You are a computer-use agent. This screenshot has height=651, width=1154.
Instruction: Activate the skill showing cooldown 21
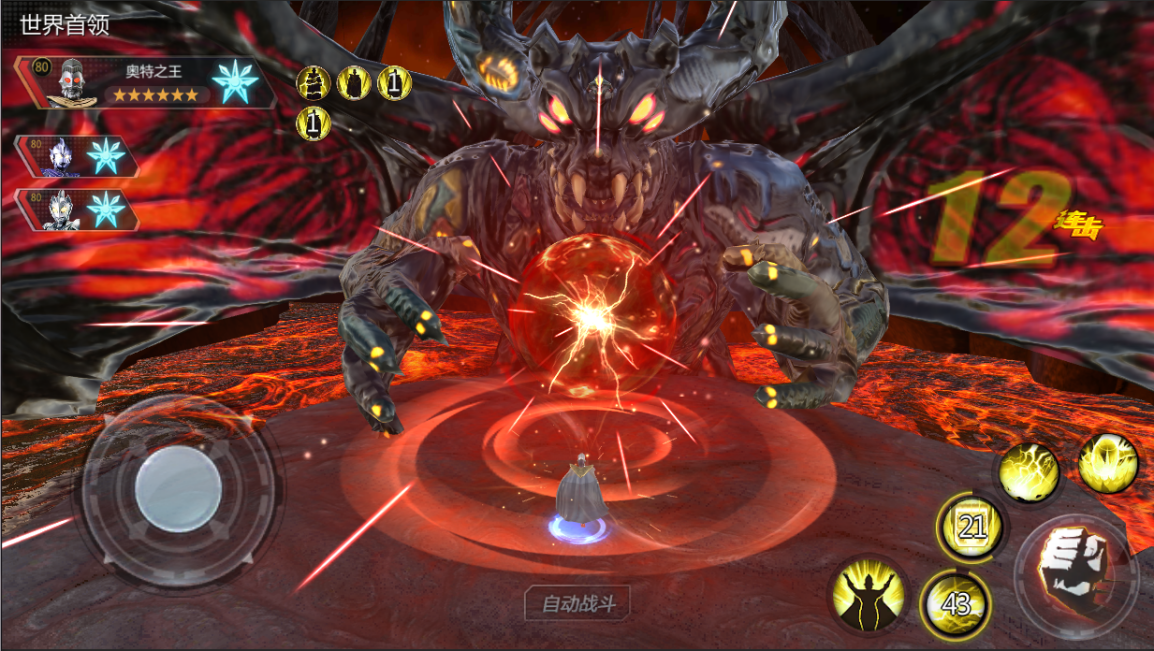pyautogui.click(x=970, y=527)
